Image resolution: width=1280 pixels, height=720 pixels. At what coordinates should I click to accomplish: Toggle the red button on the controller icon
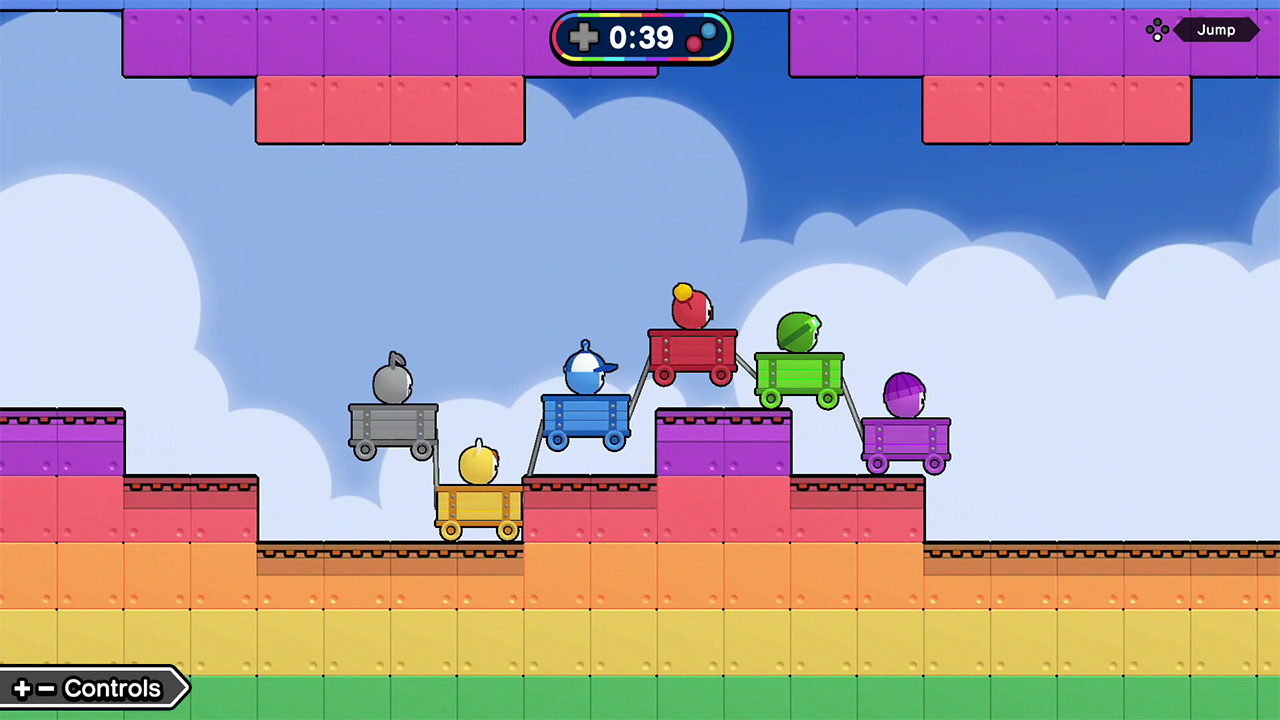(x=693, y=41)
